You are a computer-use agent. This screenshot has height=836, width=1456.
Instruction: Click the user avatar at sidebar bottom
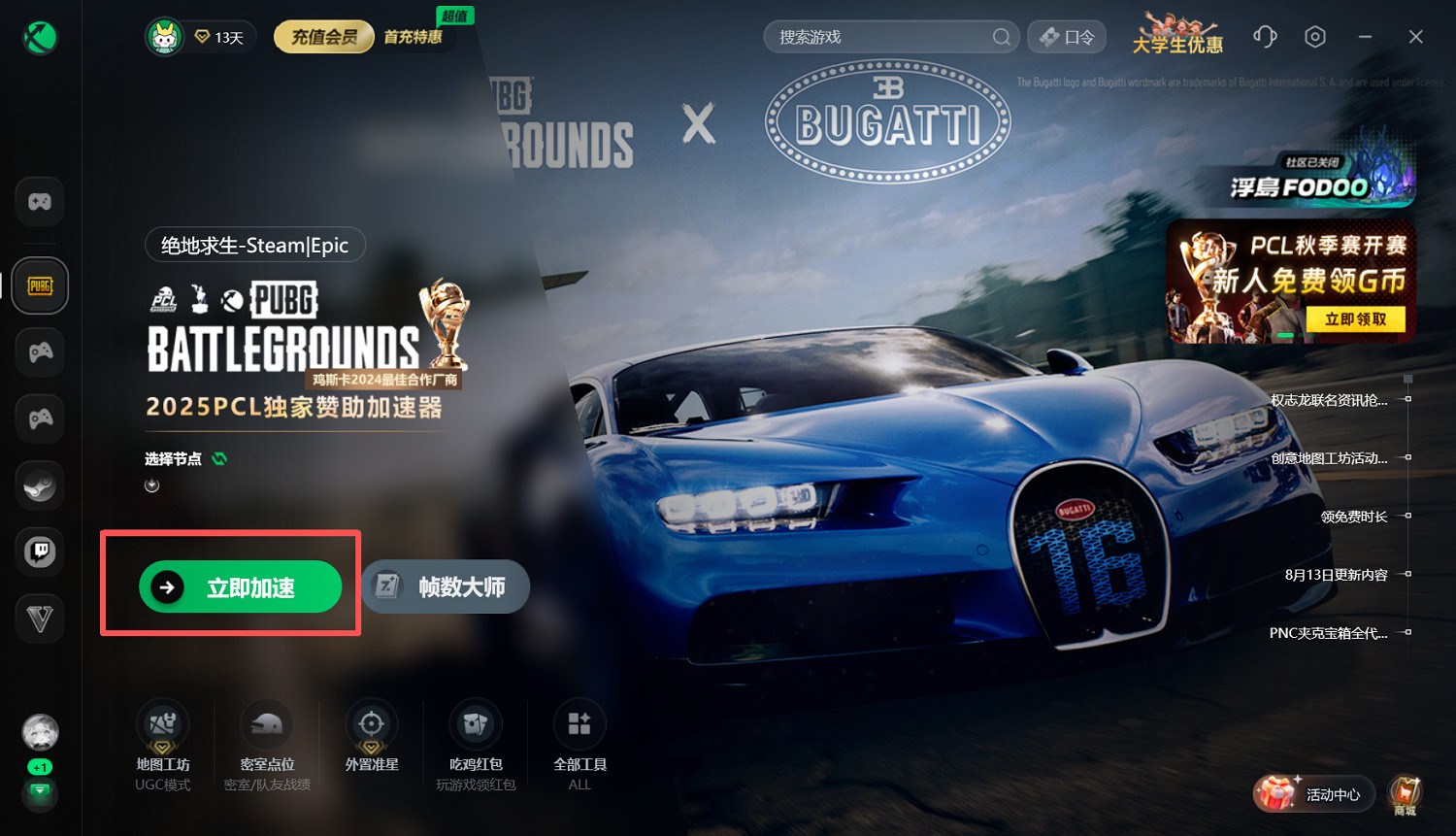tap(39, 731)
